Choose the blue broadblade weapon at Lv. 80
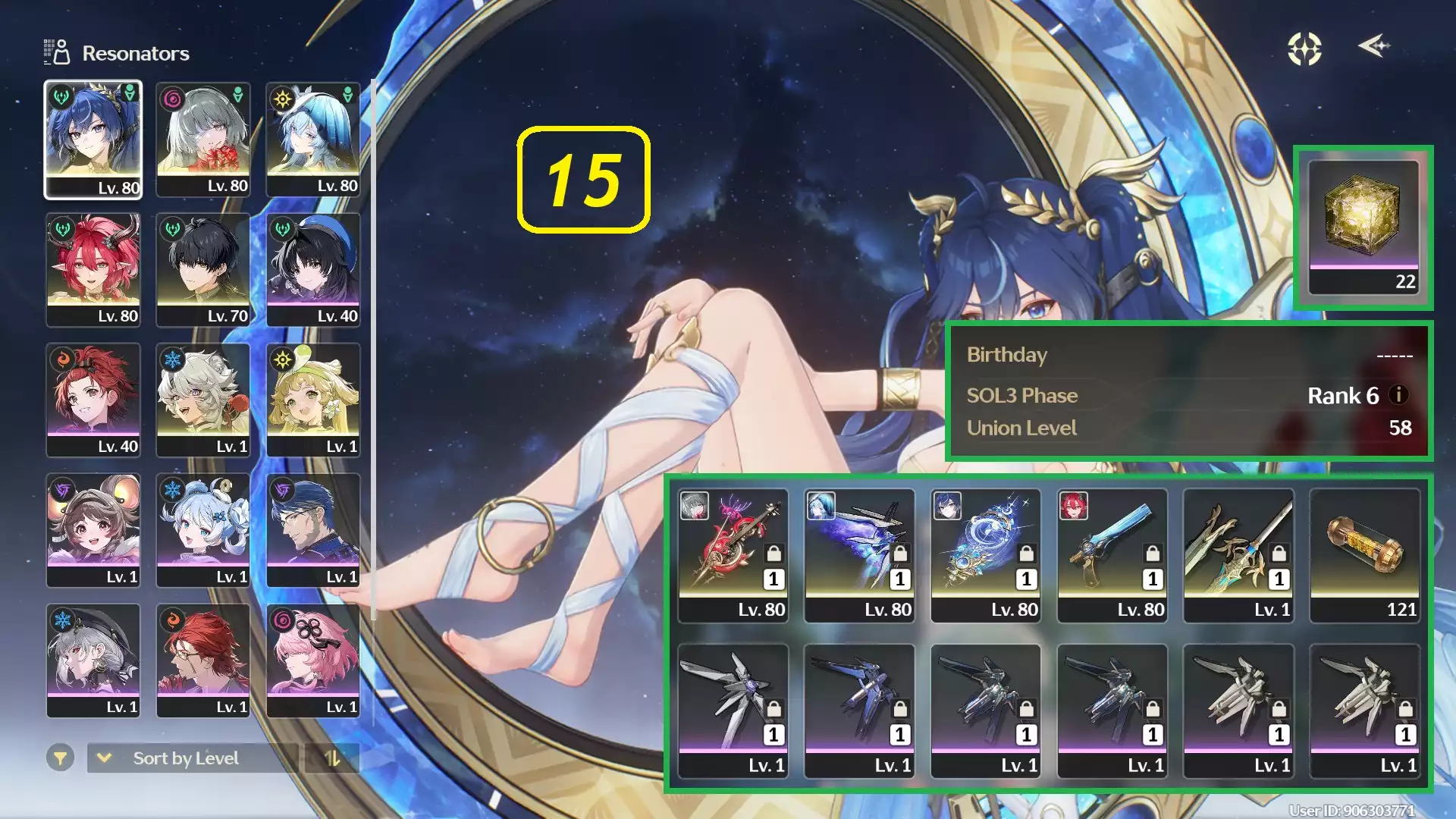The width and height of the screenshot is (1456, 819). point(1112,555)
